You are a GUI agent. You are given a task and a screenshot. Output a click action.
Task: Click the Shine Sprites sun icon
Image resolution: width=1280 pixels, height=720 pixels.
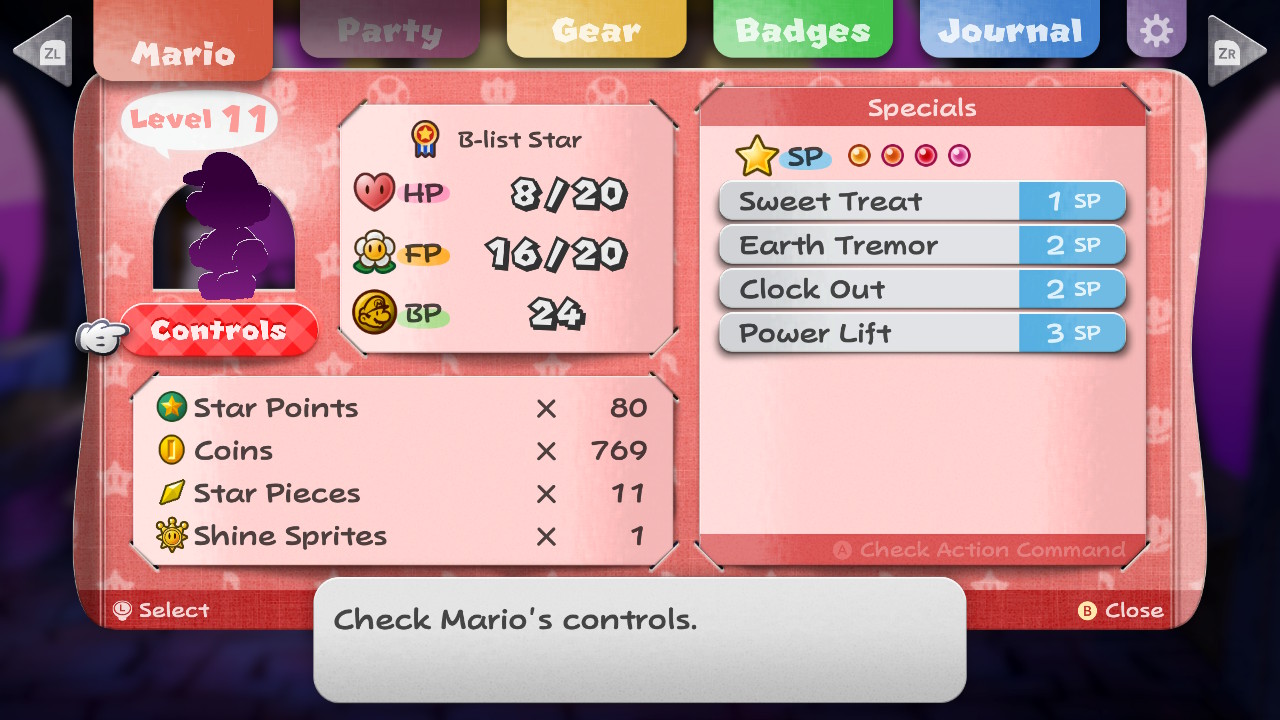pos(172,536)
